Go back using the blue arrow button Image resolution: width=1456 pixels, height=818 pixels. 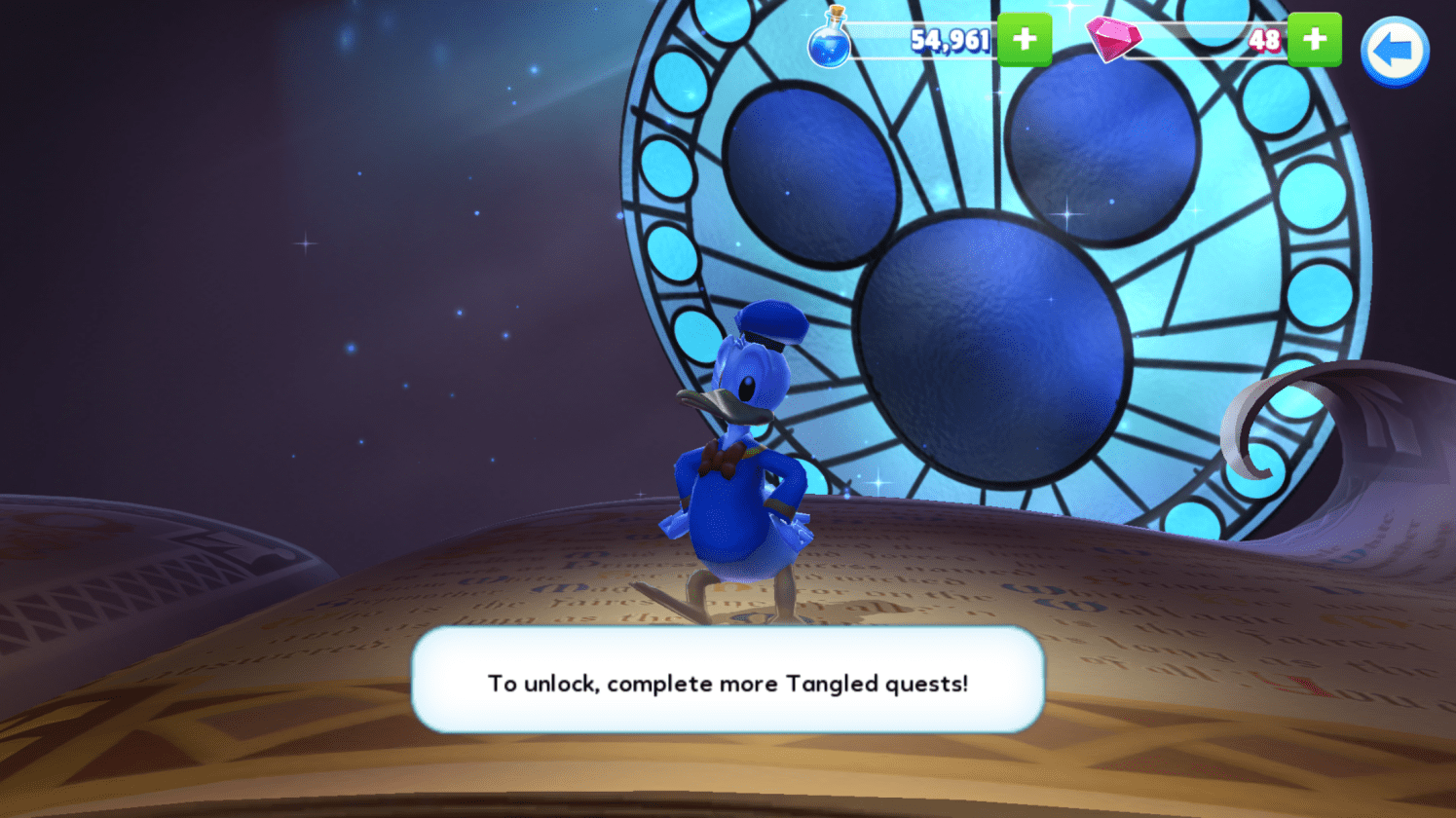tap(1394, 52)
